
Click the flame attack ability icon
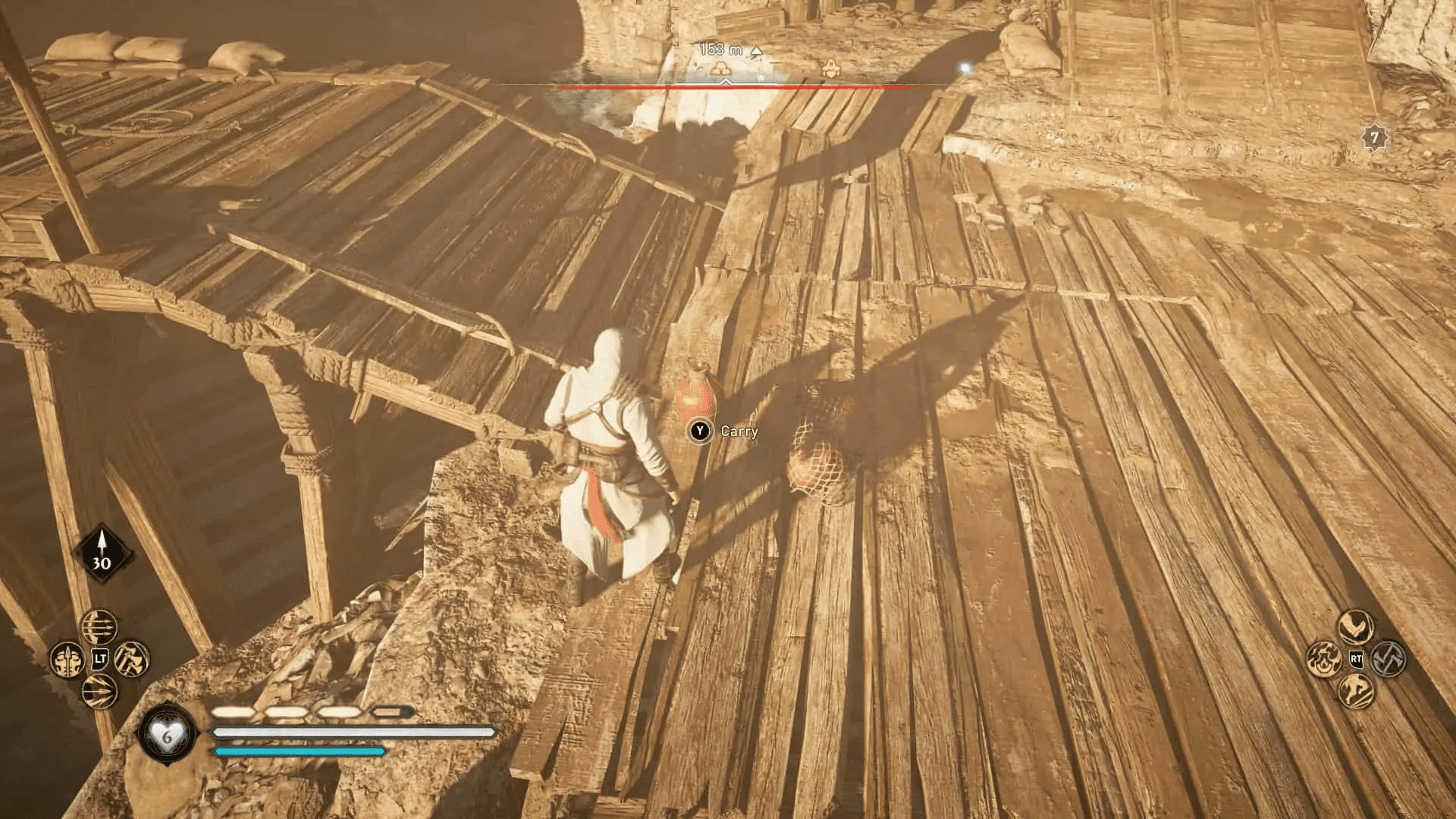pos(1324,658)
